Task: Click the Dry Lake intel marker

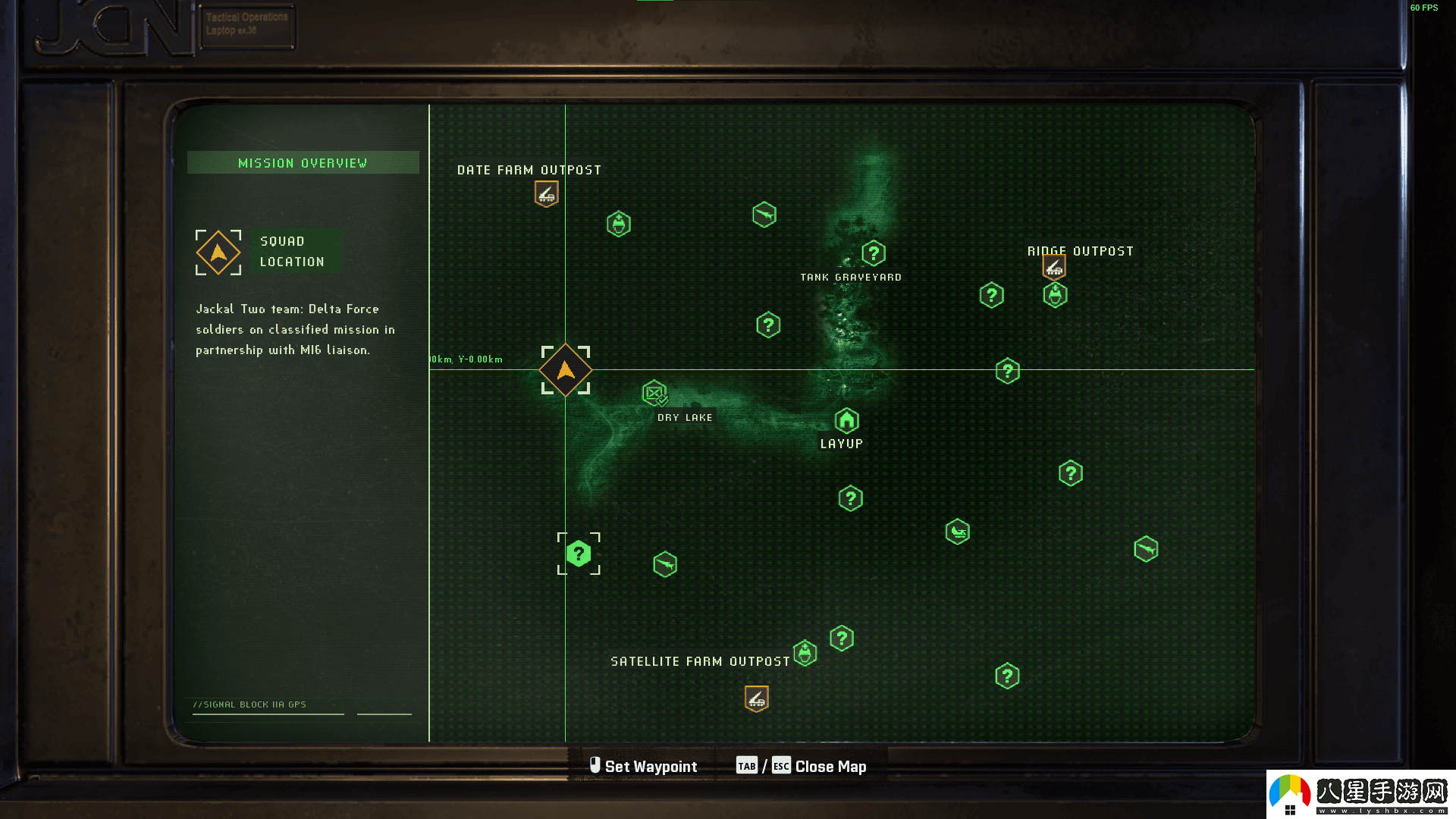Action: pos(654,393)
